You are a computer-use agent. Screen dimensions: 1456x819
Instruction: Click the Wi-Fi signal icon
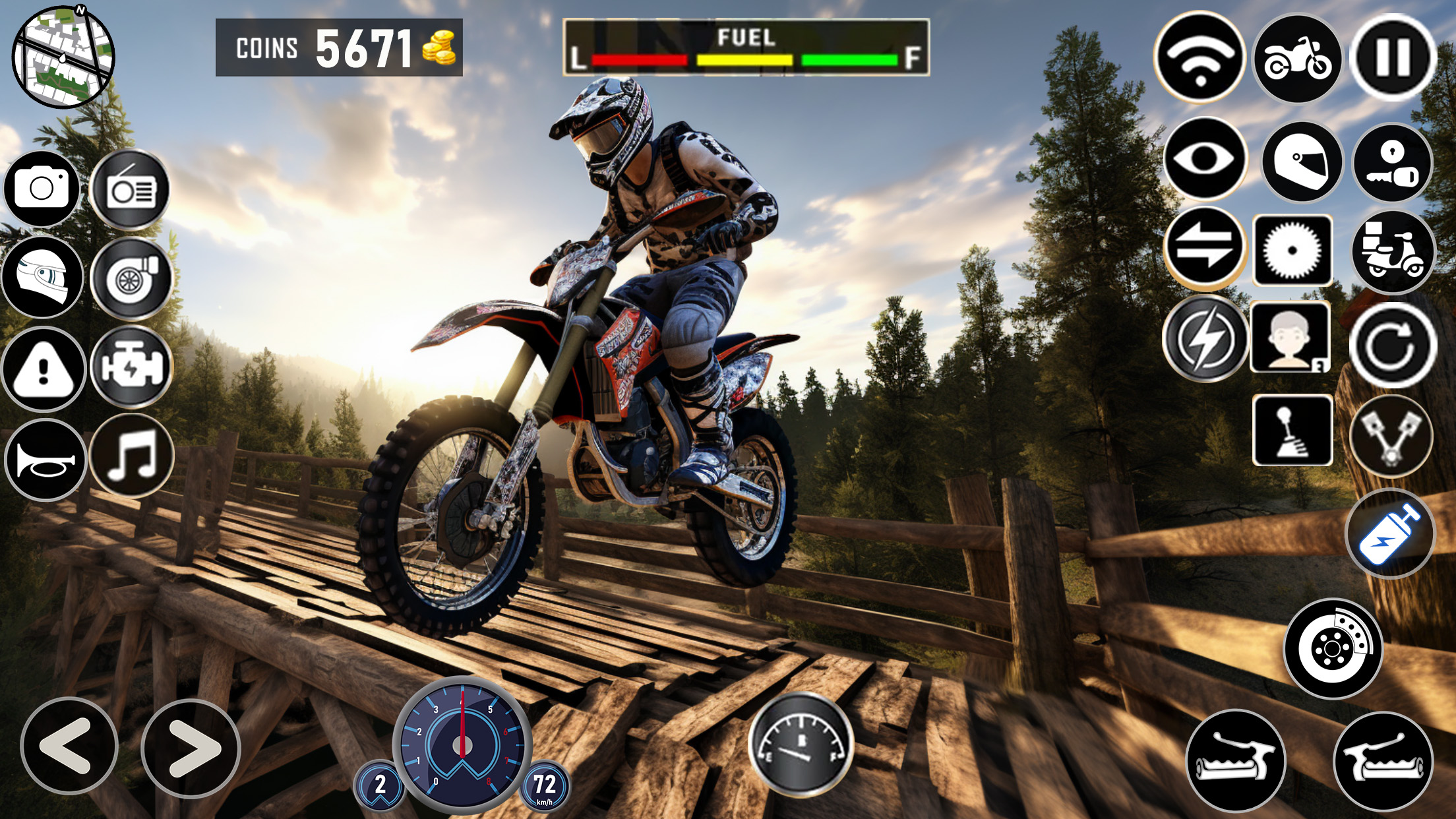pos(1199,57)
